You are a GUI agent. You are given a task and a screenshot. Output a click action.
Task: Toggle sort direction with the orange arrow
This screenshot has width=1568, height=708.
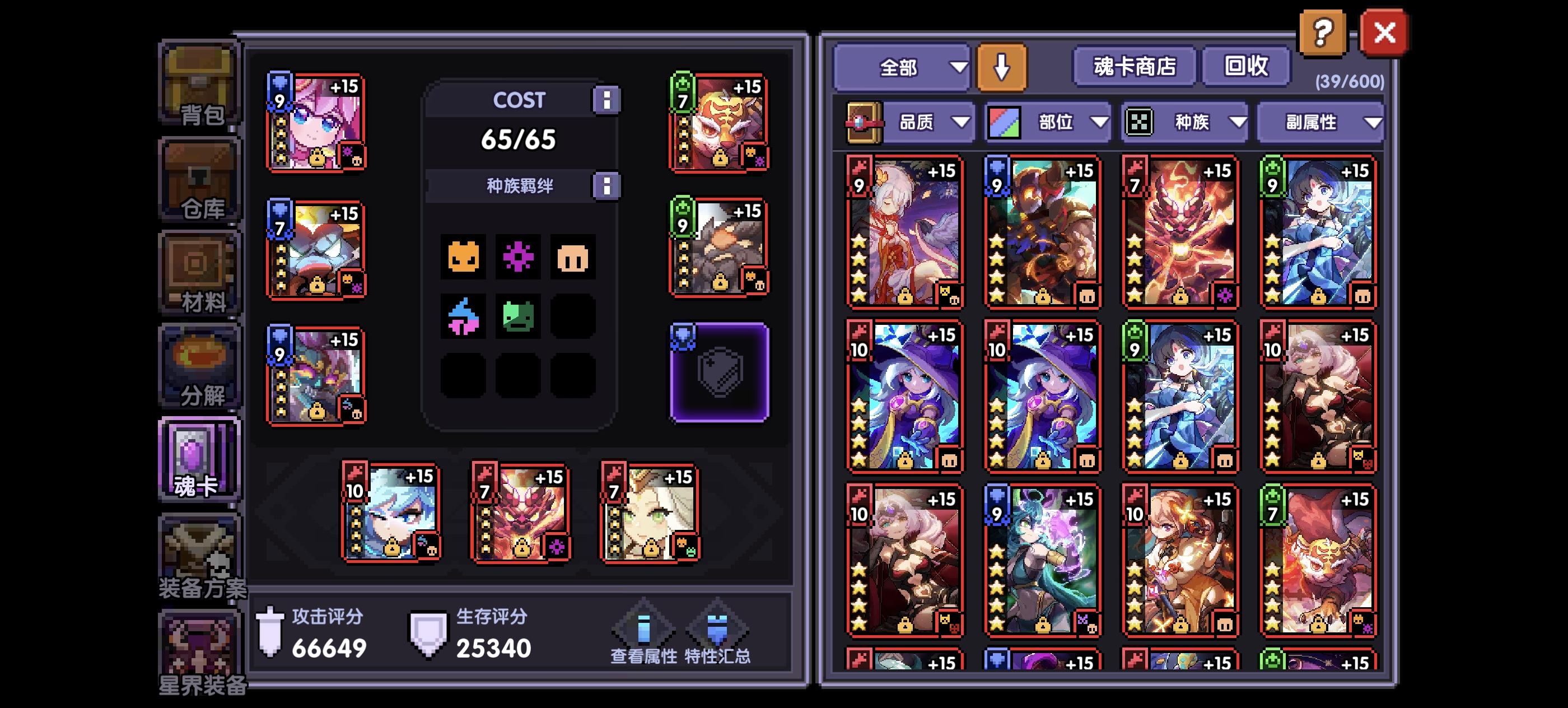click(x=1002, y=67)
